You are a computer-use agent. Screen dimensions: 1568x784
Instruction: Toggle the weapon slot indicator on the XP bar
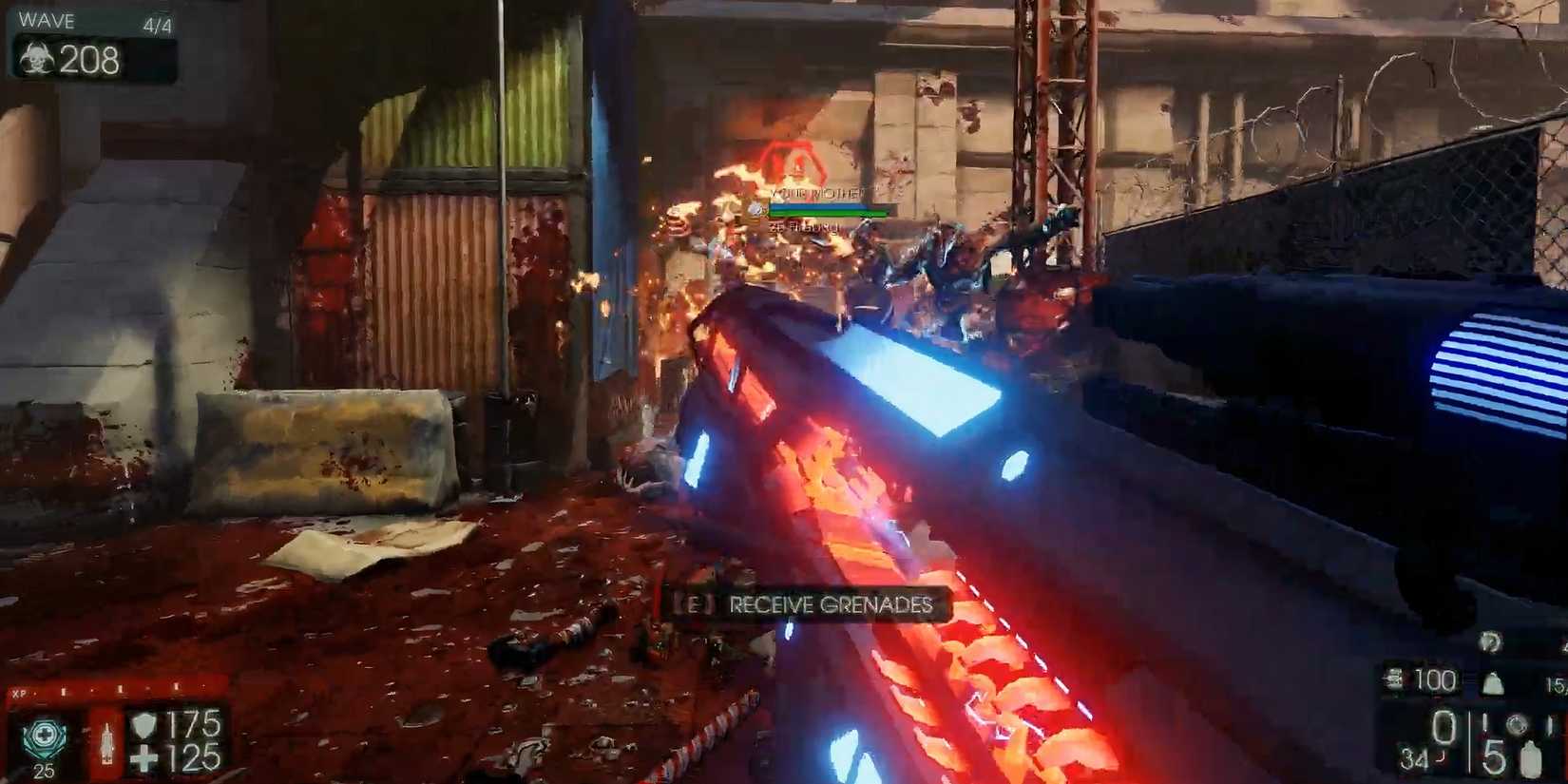pyautogui.click(x=63, y=689)
